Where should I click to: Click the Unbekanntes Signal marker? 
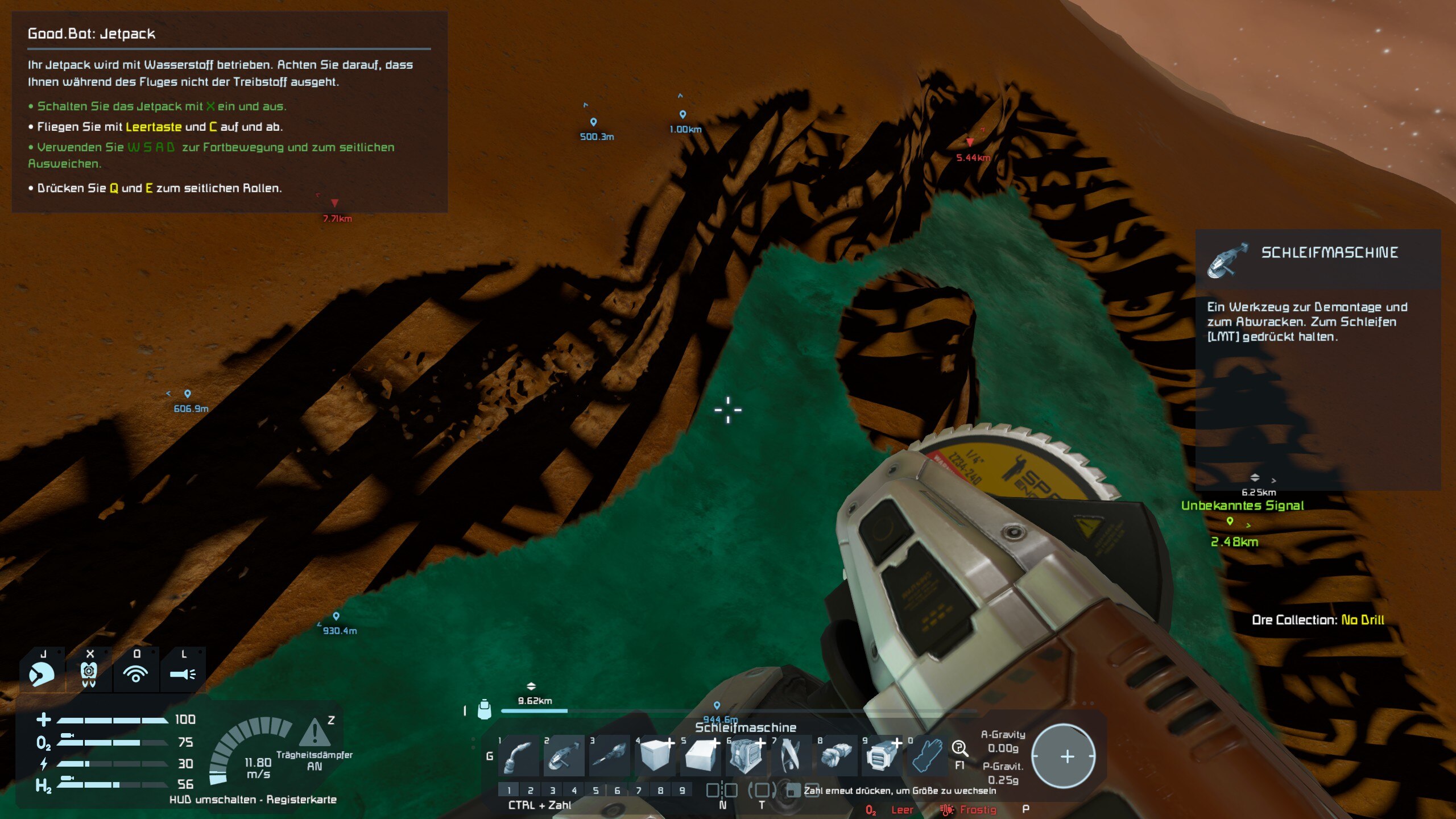[1230, 520]
